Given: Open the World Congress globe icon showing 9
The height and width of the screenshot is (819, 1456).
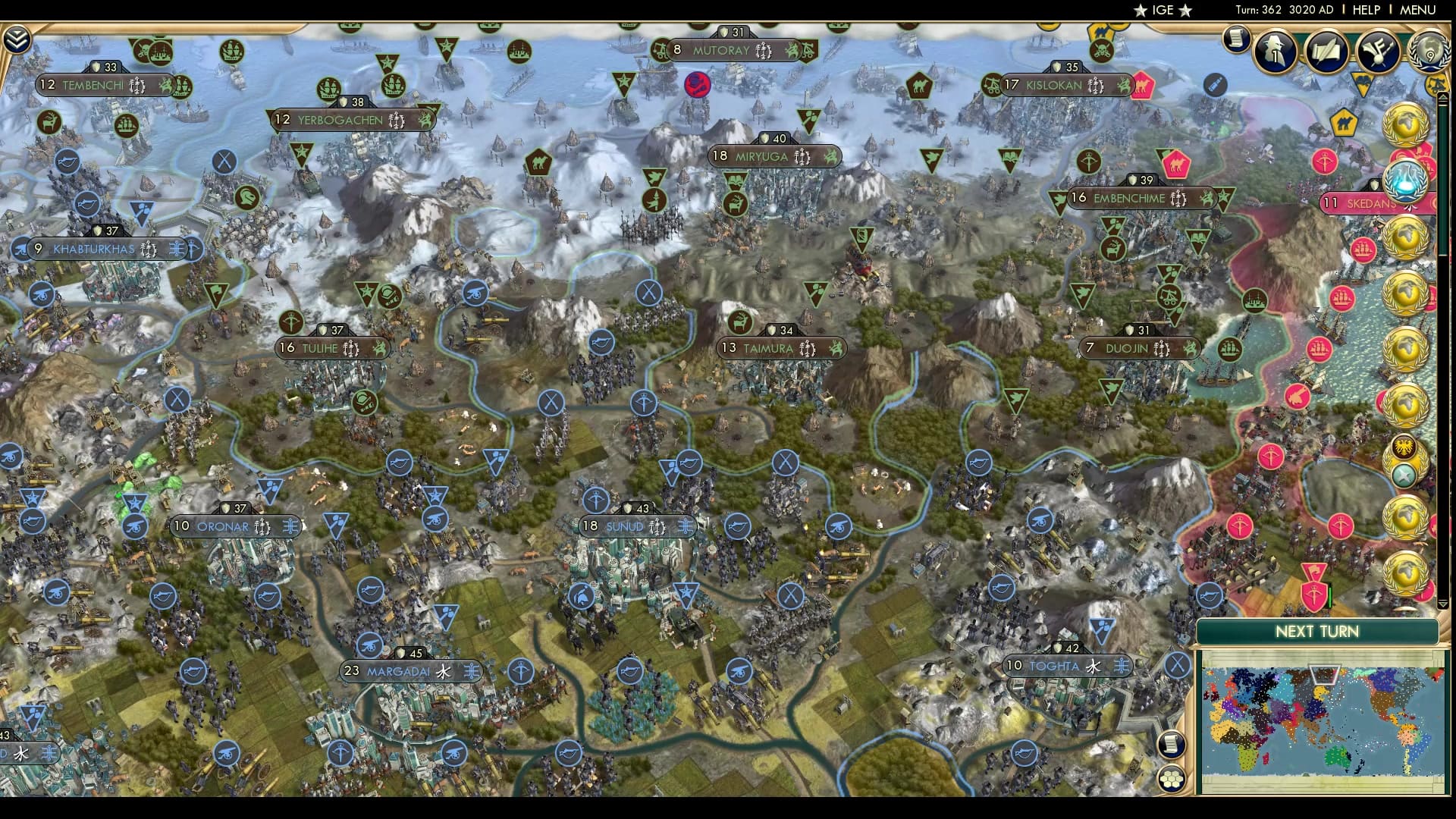Looking at the screenshot, I should click(x=1429, y=52).
